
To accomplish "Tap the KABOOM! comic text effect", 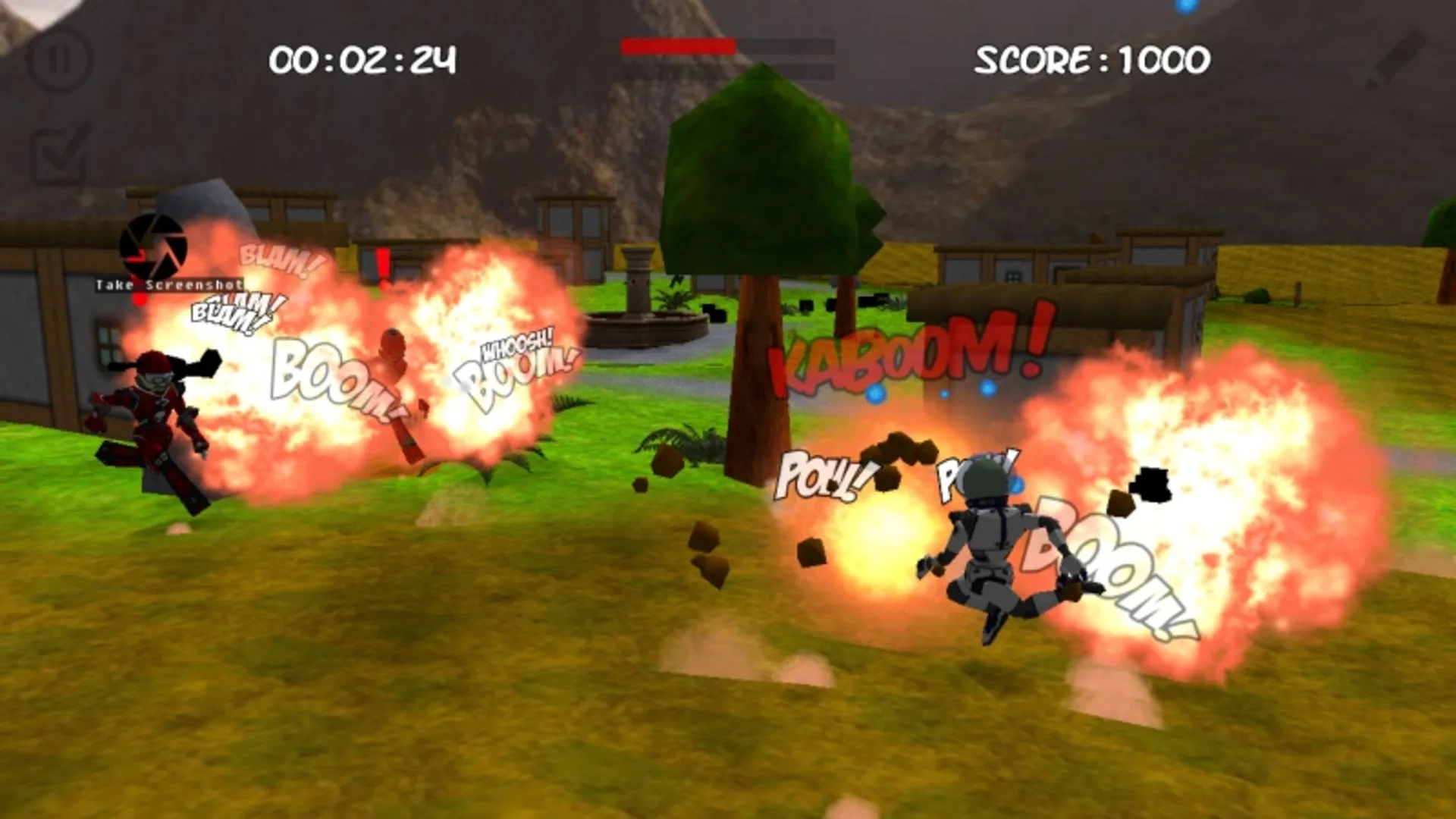I will [902, 356].
